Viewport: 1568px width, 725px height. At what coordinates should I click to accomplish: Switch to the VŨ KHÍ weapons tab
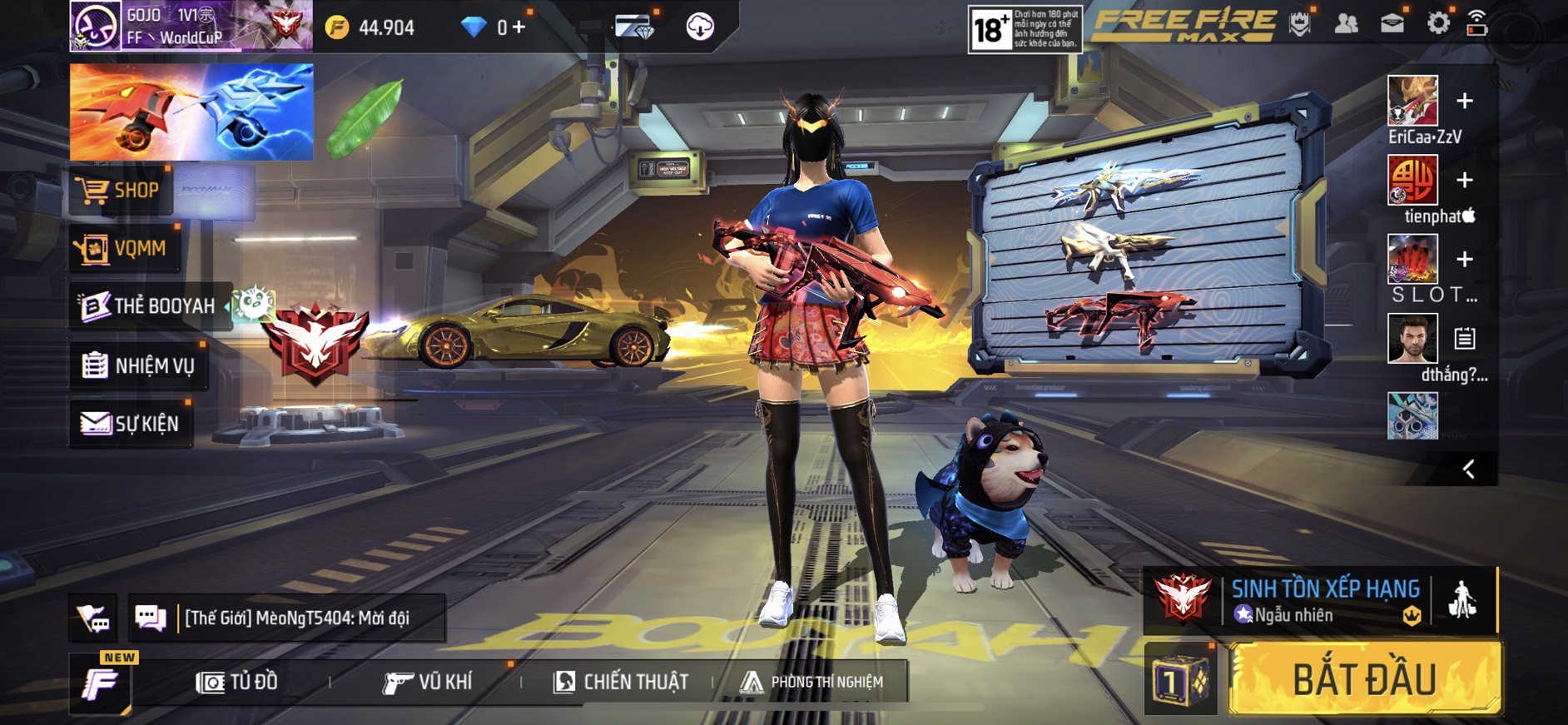(428, 682)
